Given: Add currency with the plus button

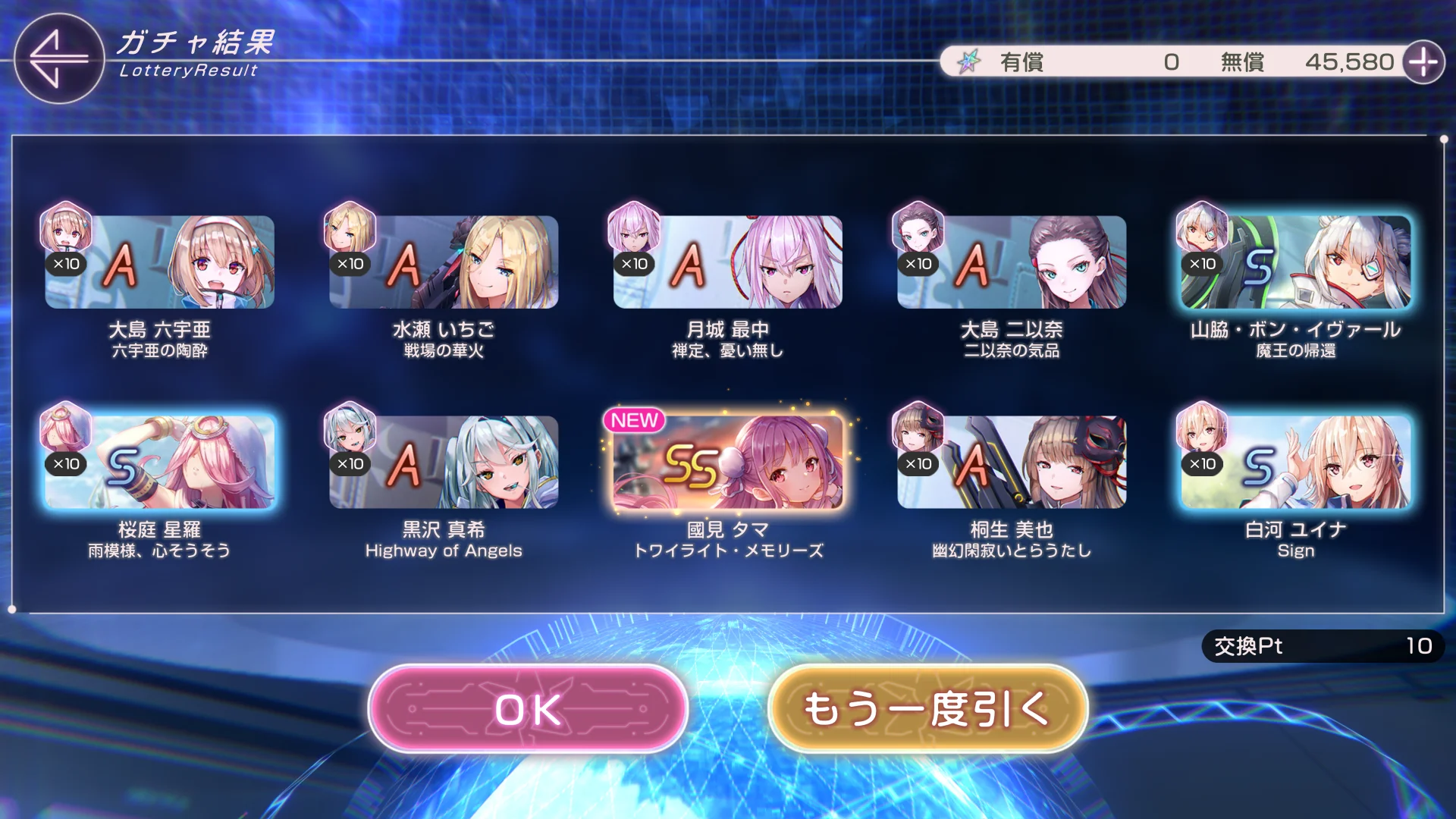Looking at the screenshot, I should [x=1423, y=61].
